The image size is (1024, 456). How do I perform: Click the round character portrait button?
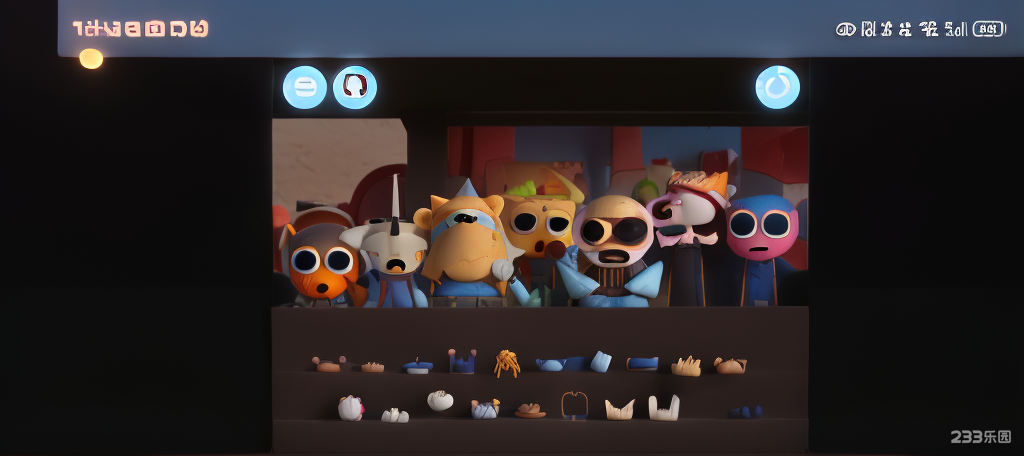point(354,87)
